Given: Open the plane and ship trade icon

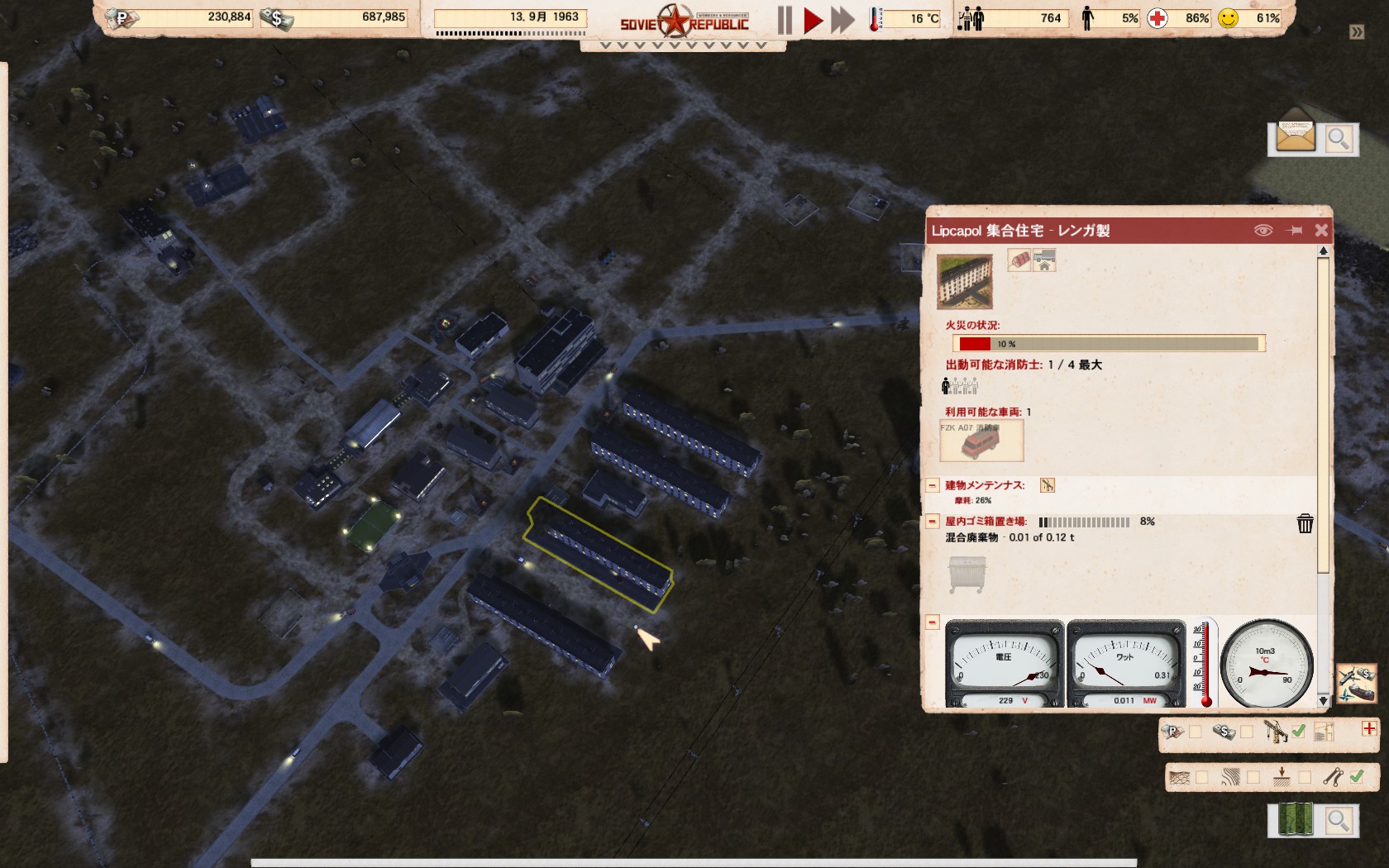Looking at the screenshot, I should [1356, 684].
